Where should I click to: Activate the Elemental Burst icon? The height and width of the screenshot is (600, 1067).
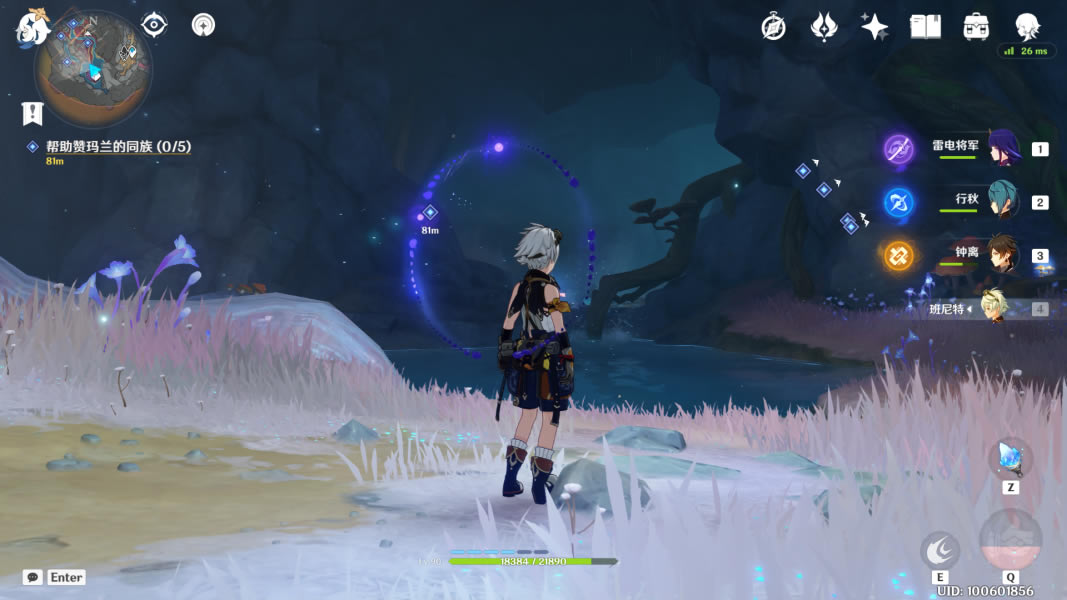[1010, 541]
